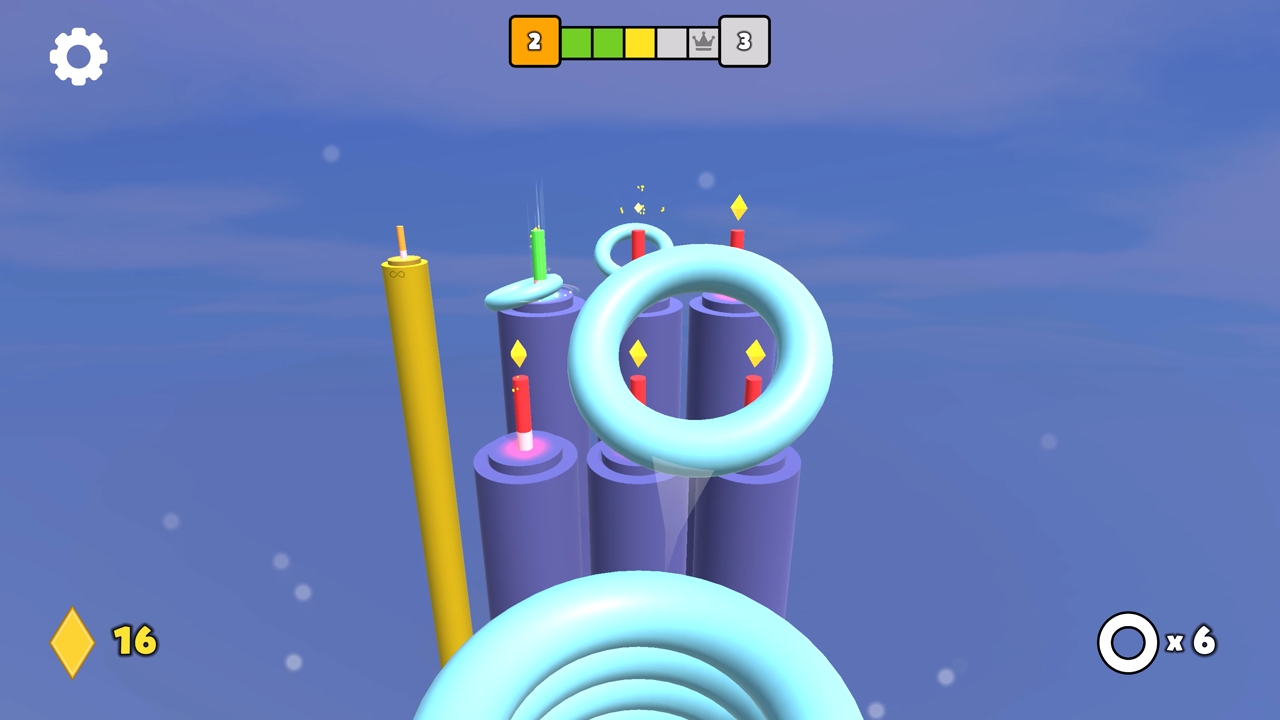Click the first green progress segment

click(x=578, y=41)
